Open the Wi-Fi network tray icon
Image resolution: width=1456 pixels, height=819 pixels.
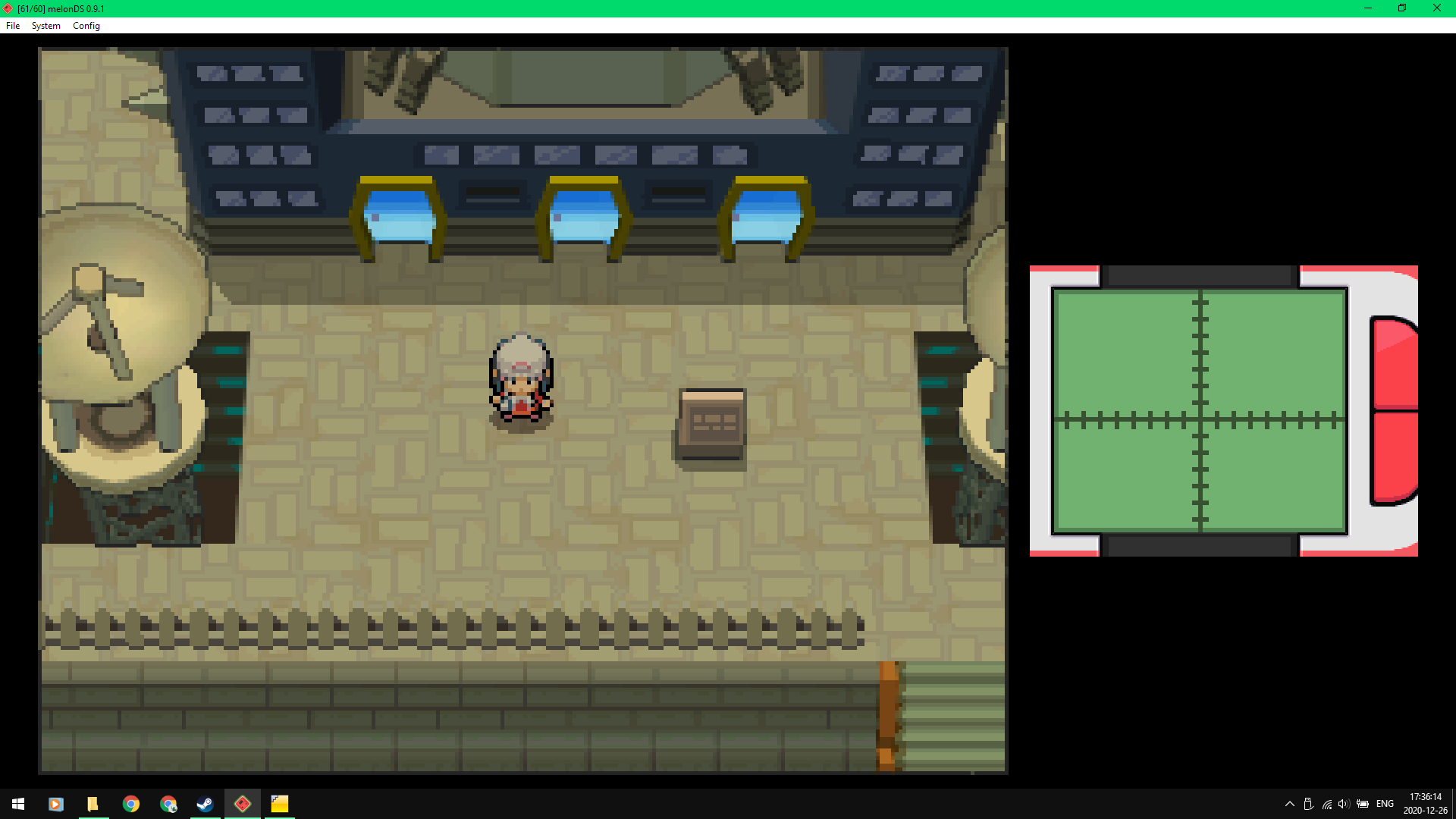click(x=1327, y=804)
